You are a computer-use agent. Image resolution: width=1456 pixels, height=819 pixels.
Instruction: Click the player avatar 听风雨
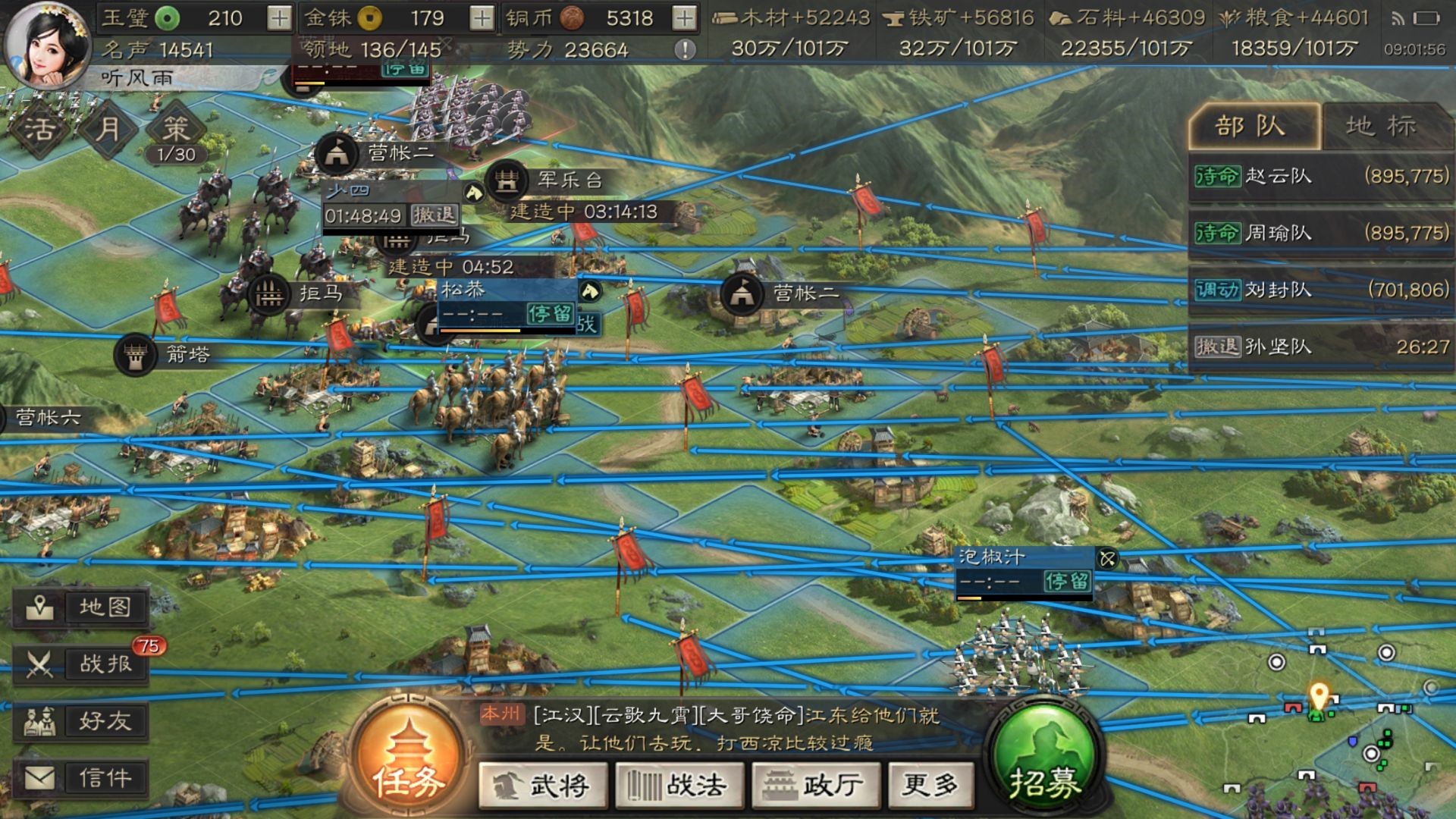coord(47,45)
